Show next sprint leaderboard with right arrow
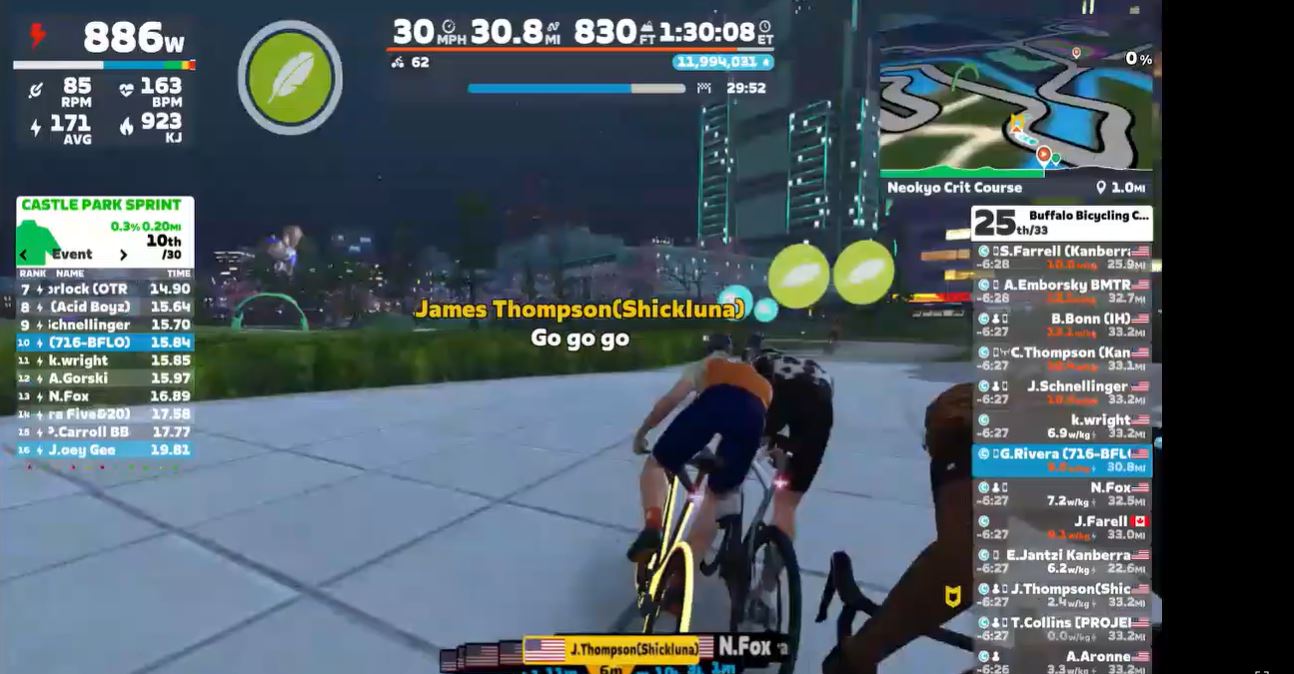The image size is (1294, 674). point(123,255)
